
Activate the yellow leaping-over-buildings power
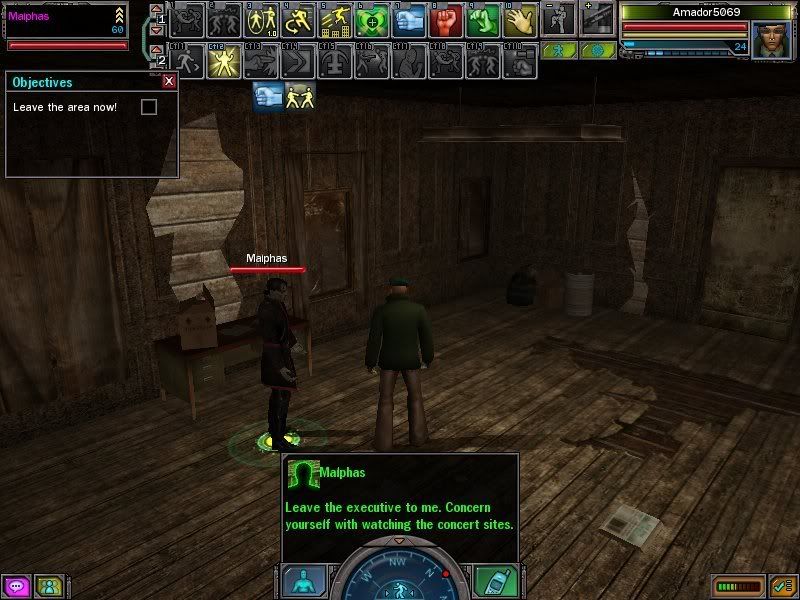click(x=336, y=20)
